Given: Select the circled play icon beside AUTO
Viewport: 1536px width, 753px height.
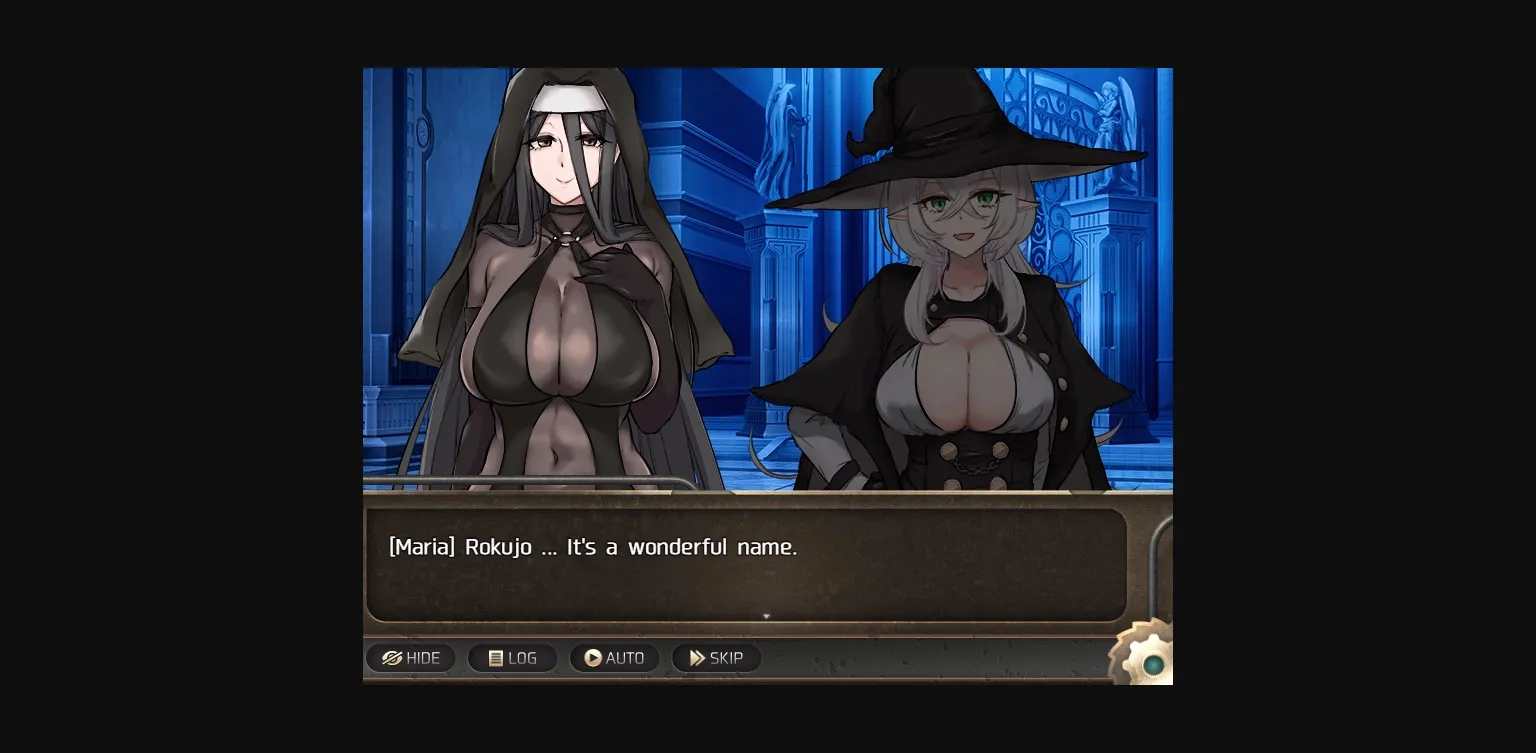Looking at the screenshot, I should tap(595, 658).
